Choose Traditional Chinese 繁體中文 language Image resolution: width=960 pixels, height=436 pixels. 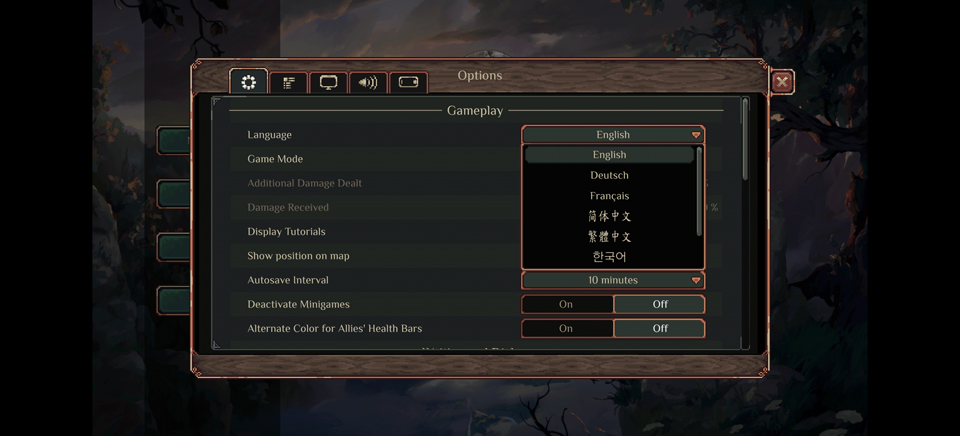click(609, 237)
